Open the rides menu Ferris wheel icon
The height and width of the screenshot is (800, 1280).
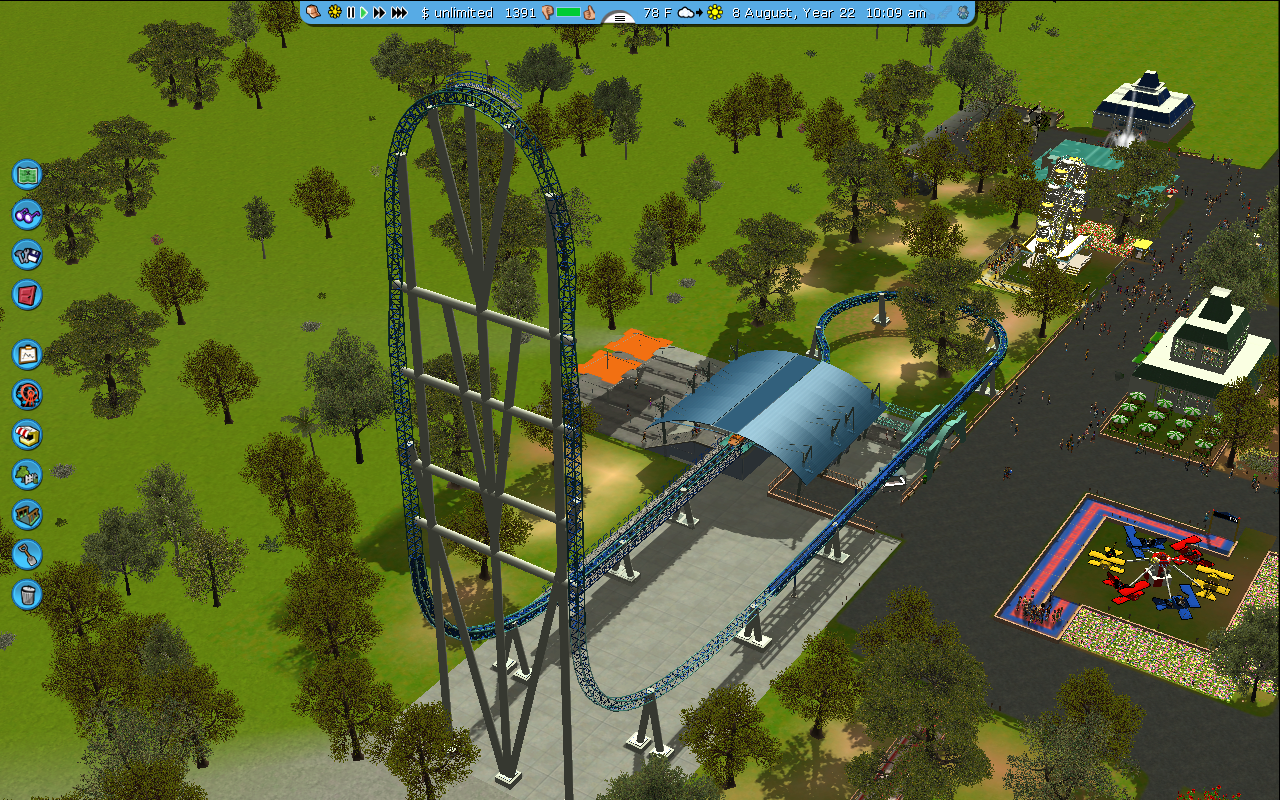click(x=27, y=394)
